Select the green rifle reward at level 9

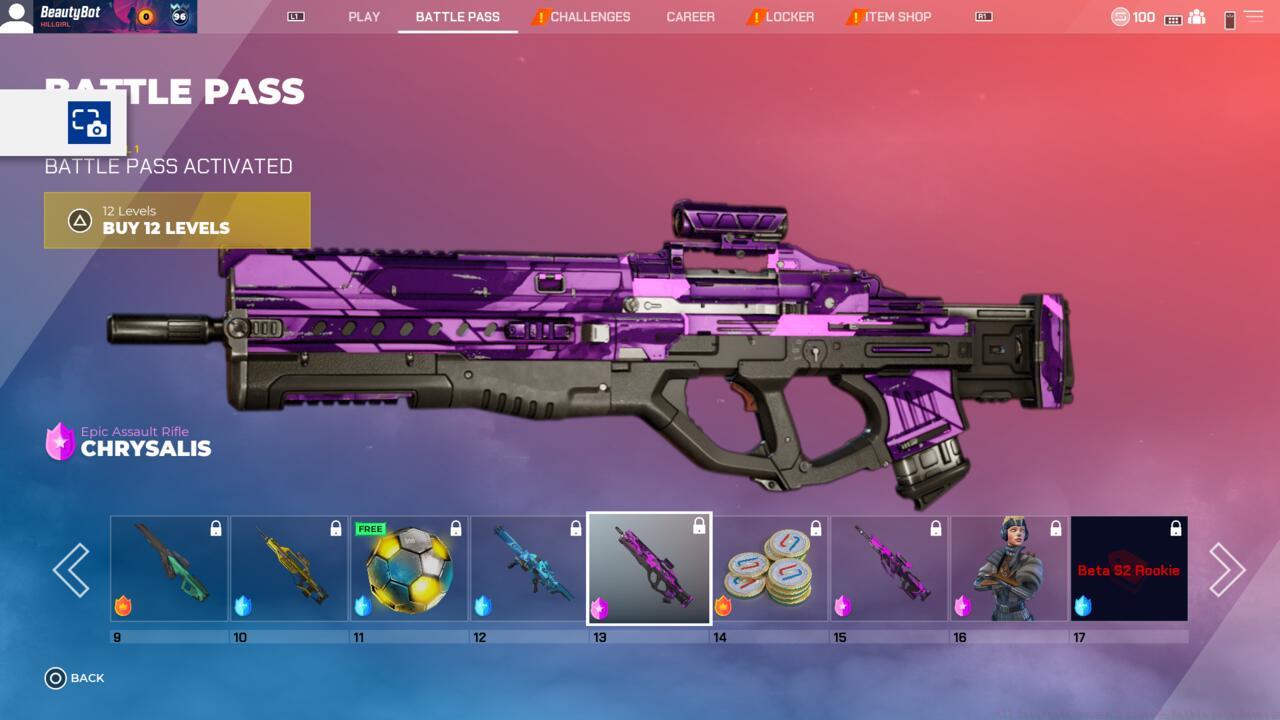pos(169,569)
